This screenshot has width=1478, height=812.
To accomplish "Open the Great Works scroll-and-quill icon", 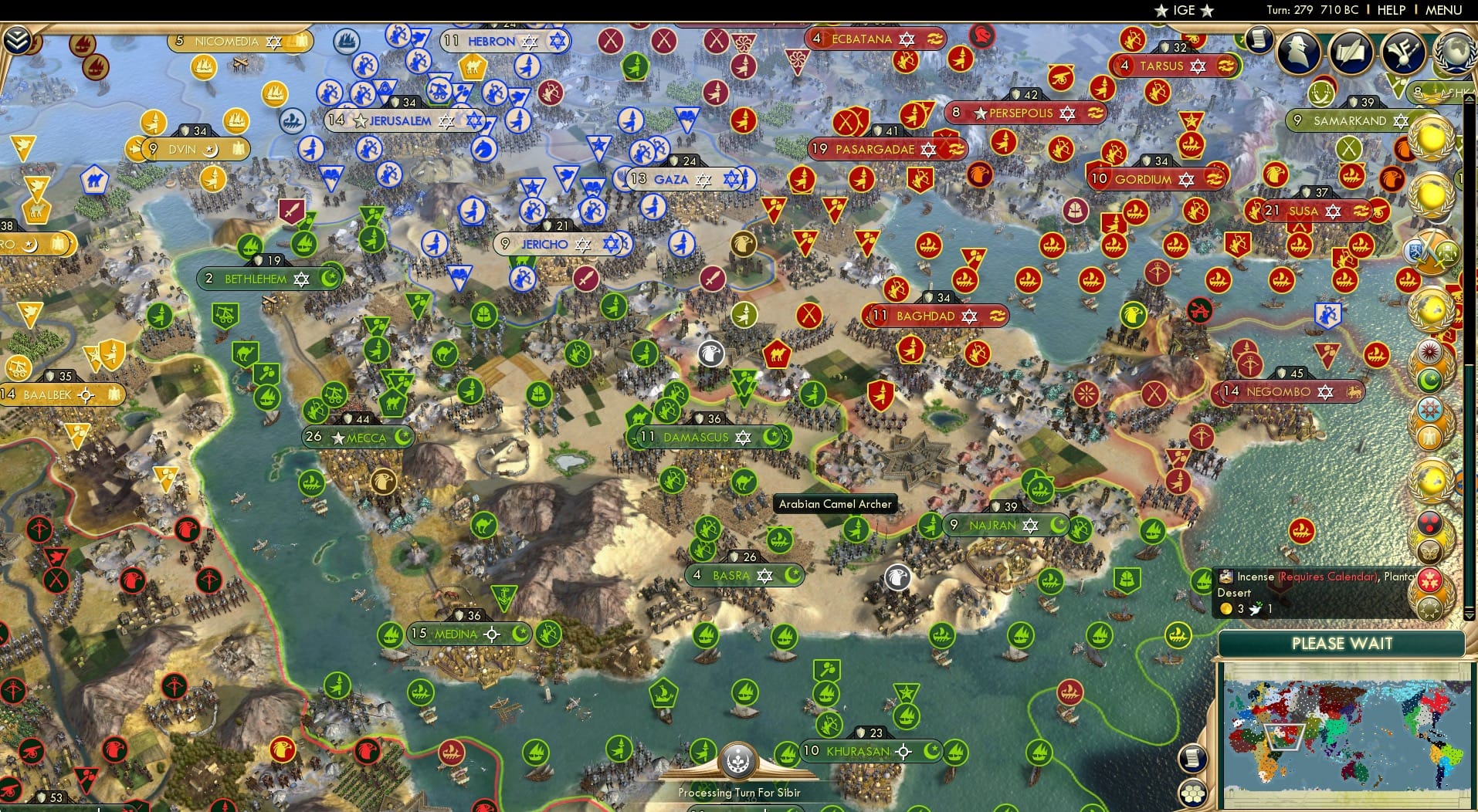I will [x=1350, y=52].
